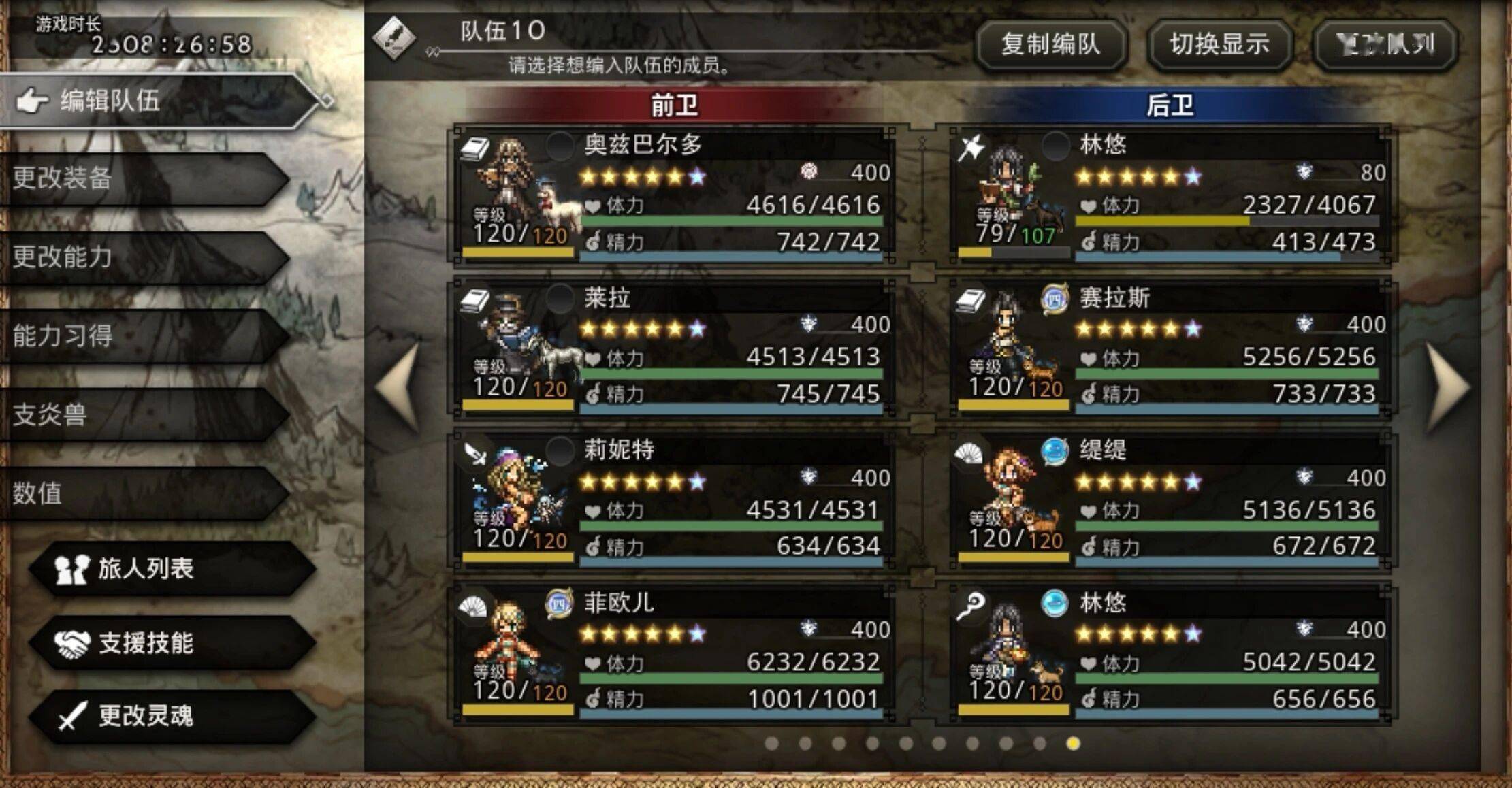Select the 奥兹巴尔多 front row character card
The image size is (1512, 788).
(673, 195)
